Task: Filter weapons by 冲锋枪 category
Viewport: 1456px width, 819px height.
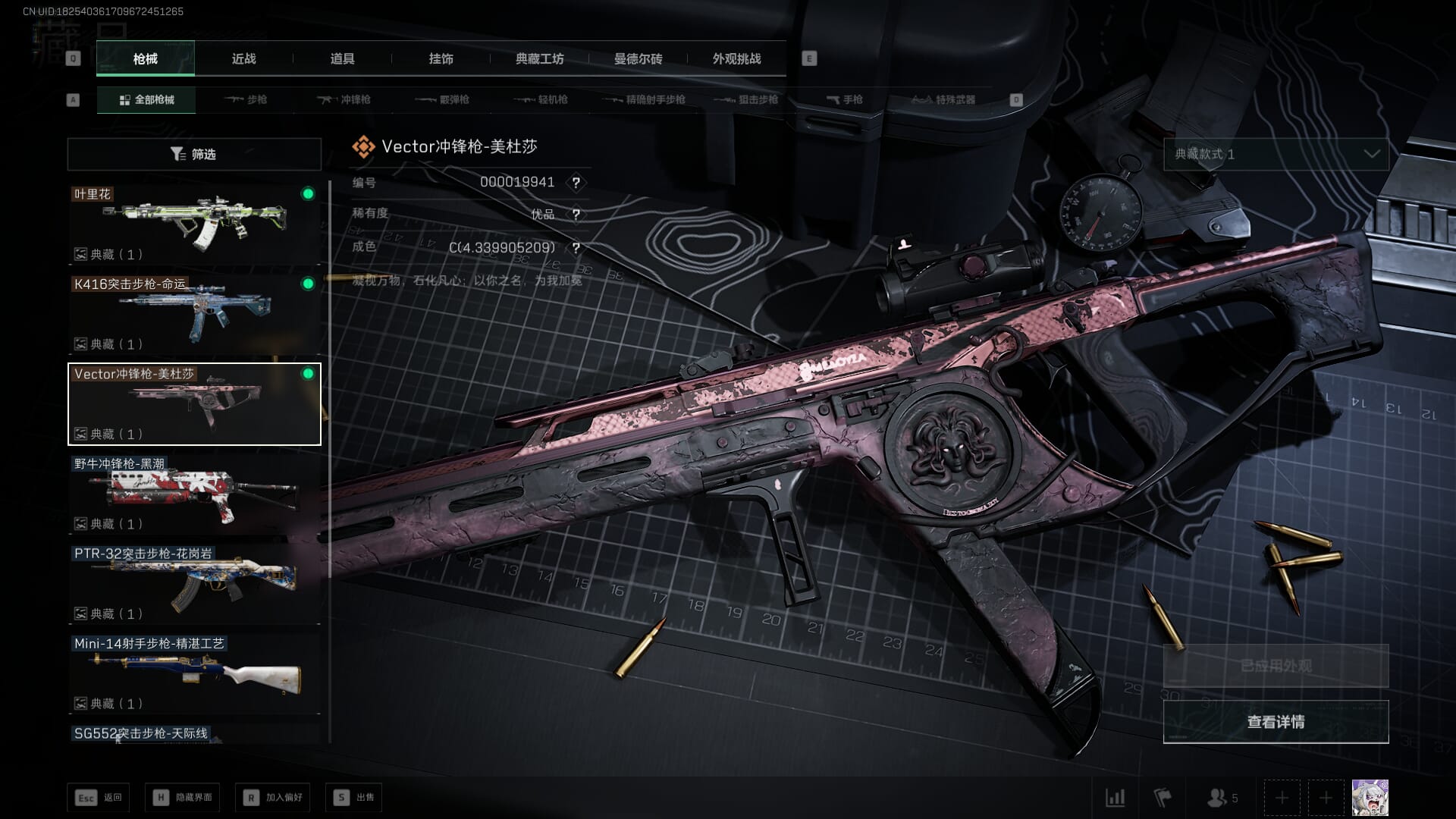Action: pyautogui.click(x=344, y=100)
